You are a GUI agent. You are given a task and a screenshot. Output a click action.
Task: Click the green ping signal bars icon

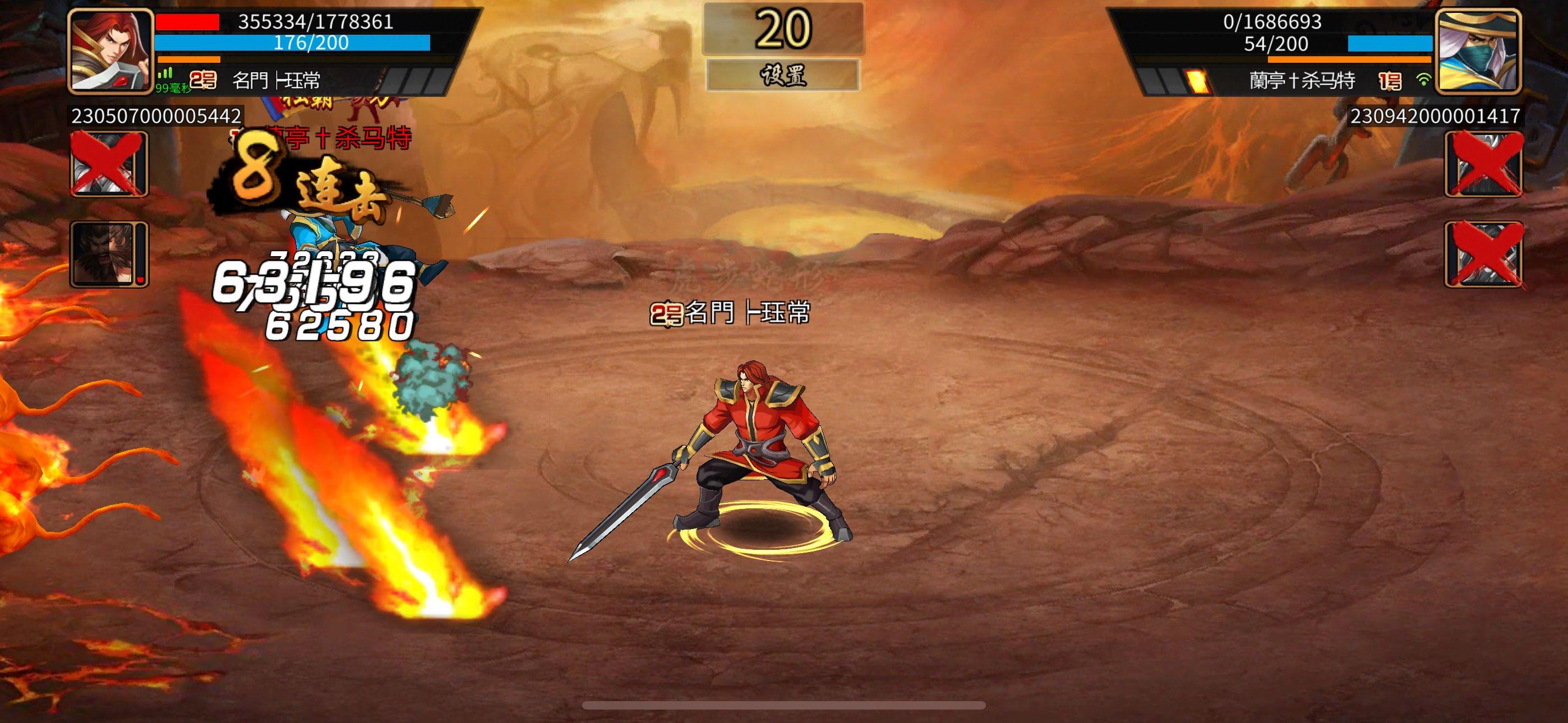point(165,73)
